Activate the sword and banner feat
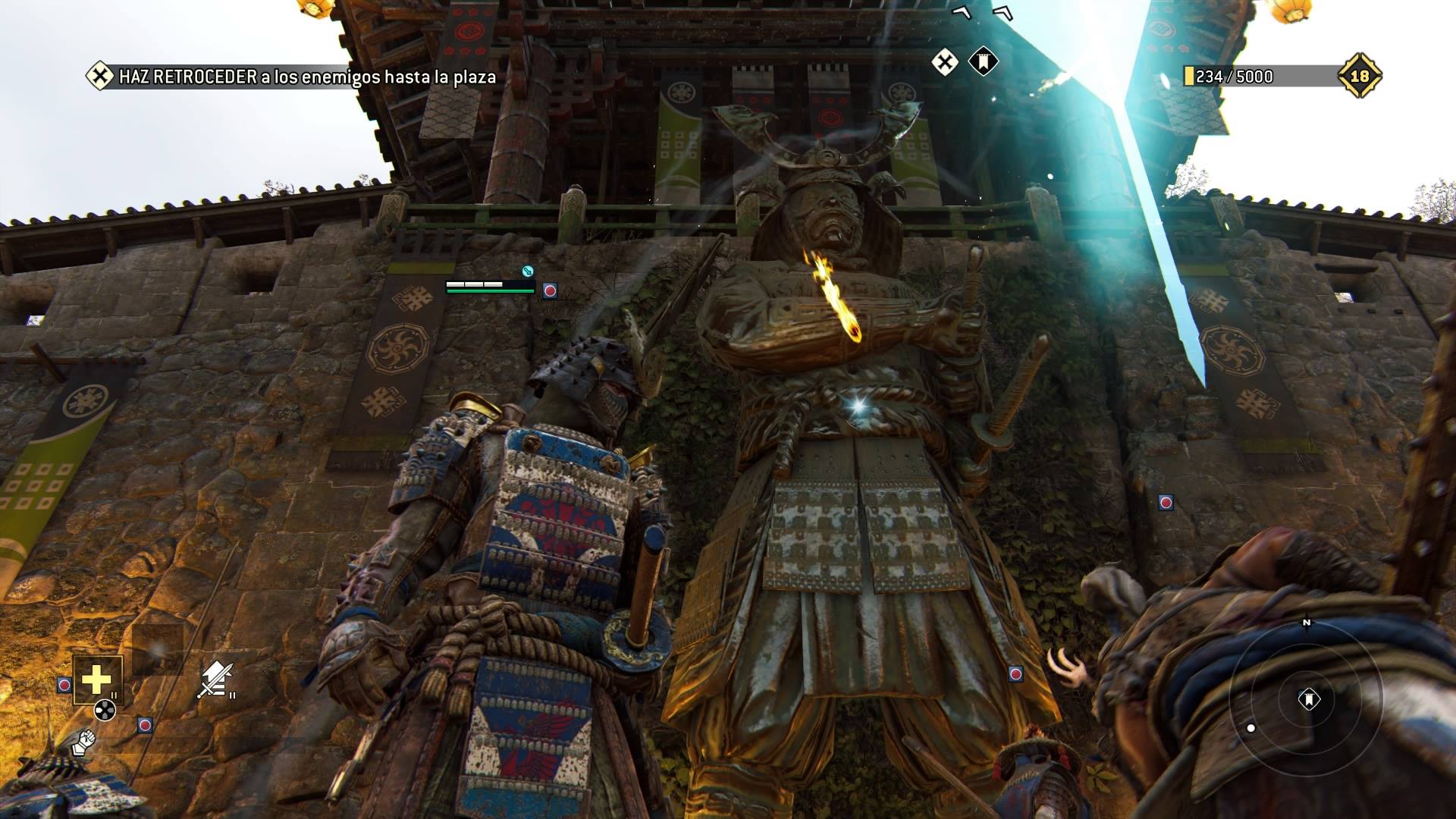This screenshot has width=1456, height=819. click(215, 679)
